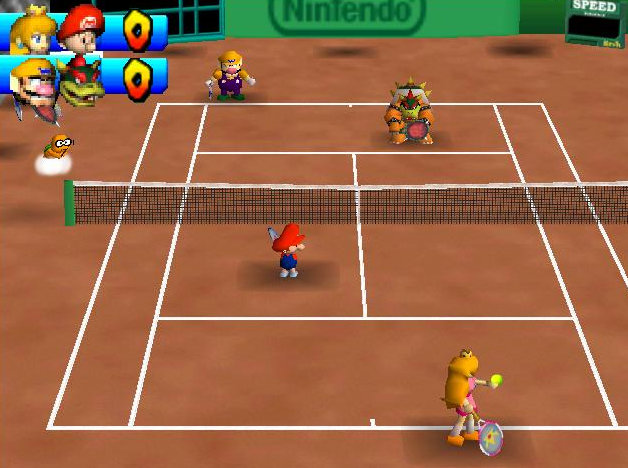Select the Bowser portrait icon
Image resolution: width=628 pixels, height=468 pixels.
81,84
